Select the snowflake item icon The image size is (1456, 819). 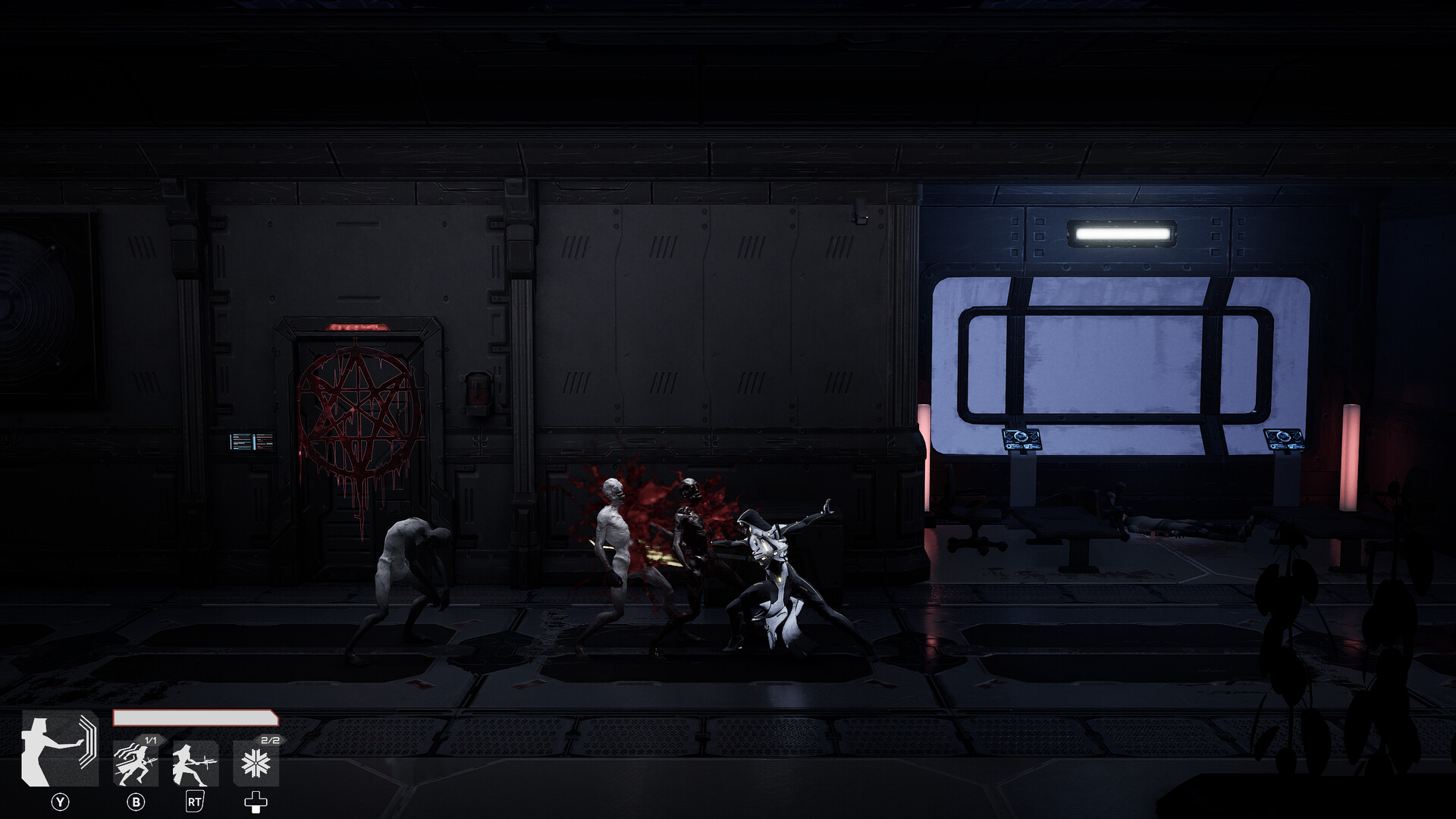click(256, 764)
